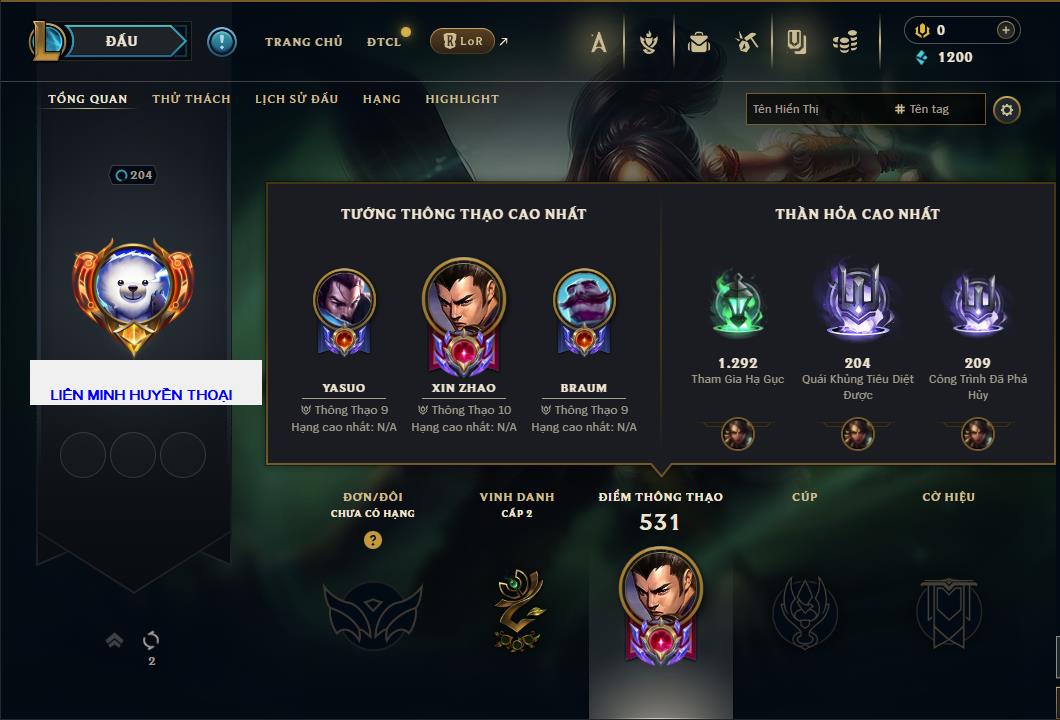Switch to the THỬ THÁCH tab
This screenshot has height=720, width=1060.
(191, 99)
